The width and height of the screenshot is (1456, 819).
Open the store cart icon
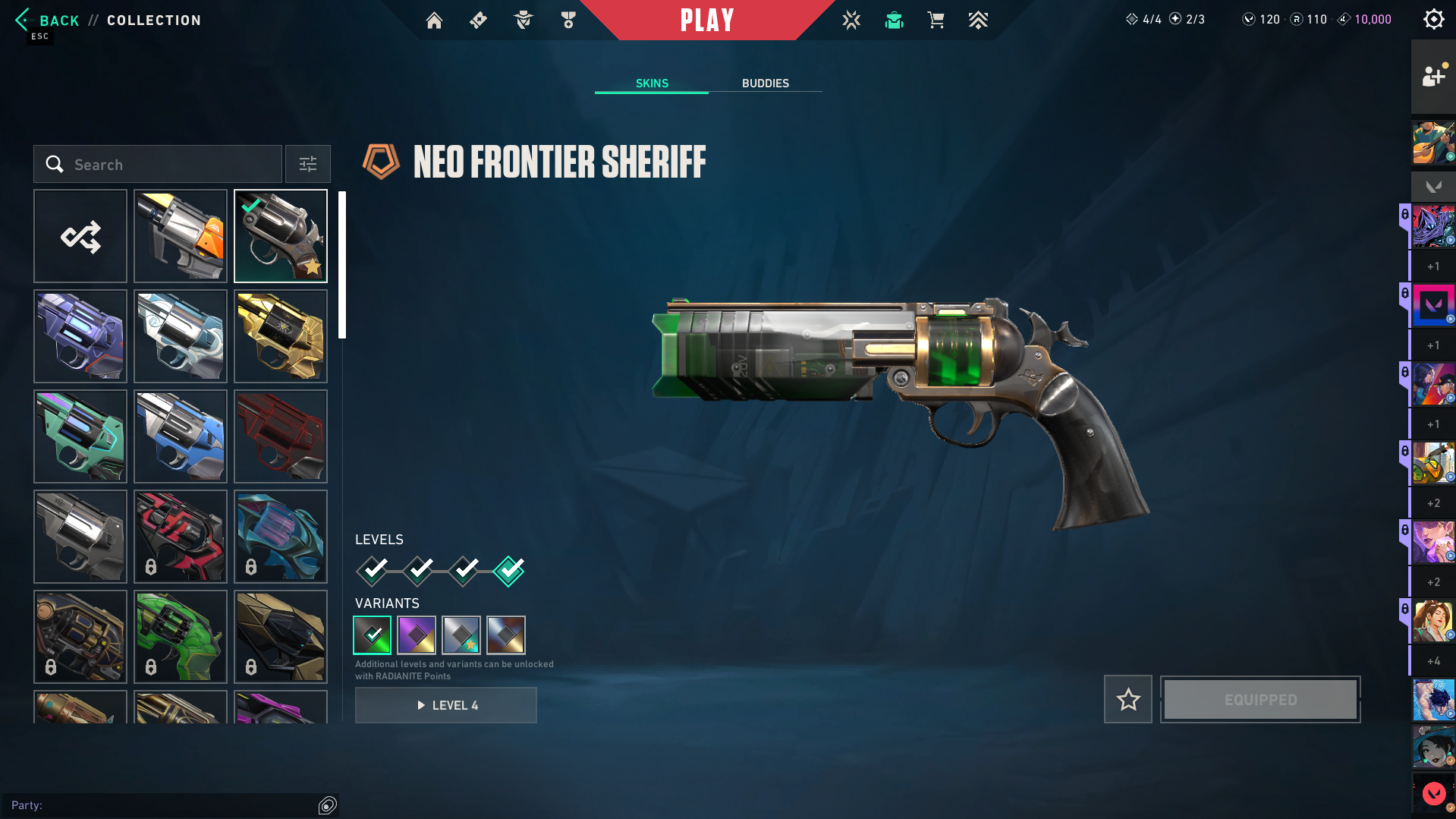click(936, 20)
